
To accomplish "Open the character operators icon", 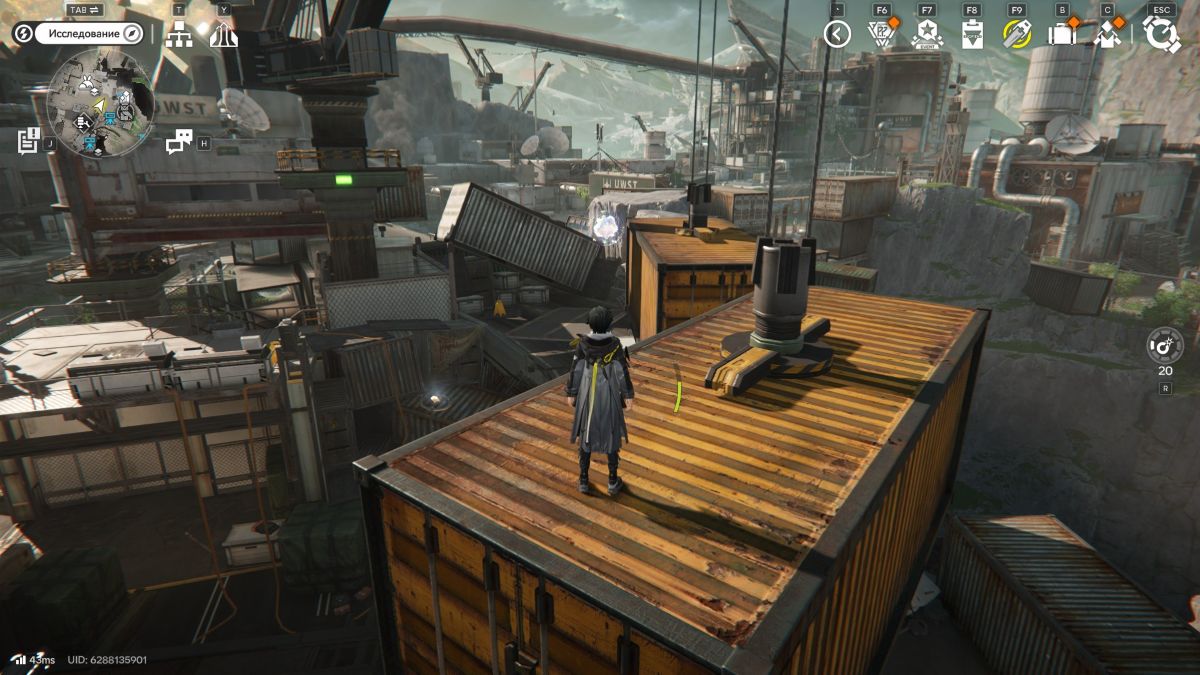I will coord(1107,34).
